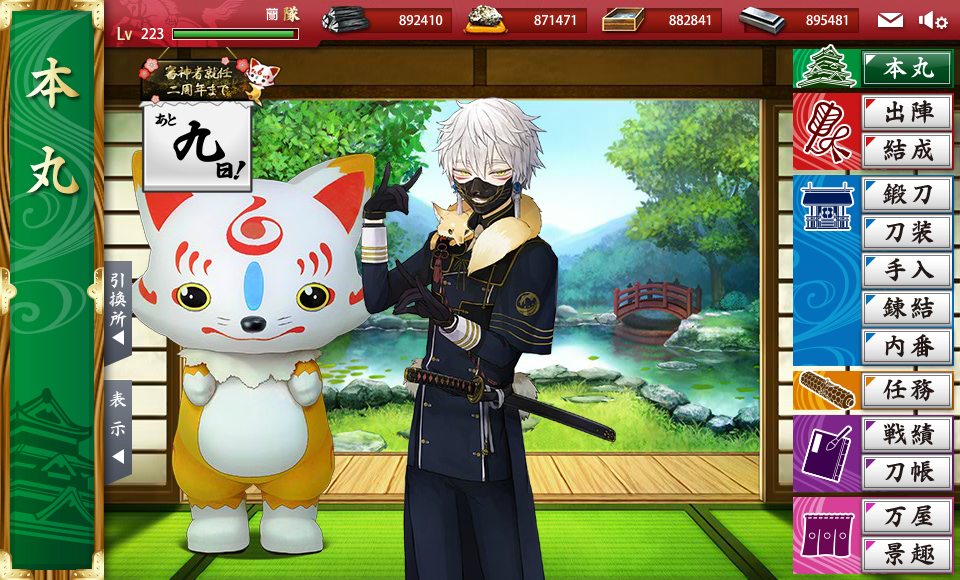Select 出陣 to sortie
The image size is (960, 580).
(907, 113)
